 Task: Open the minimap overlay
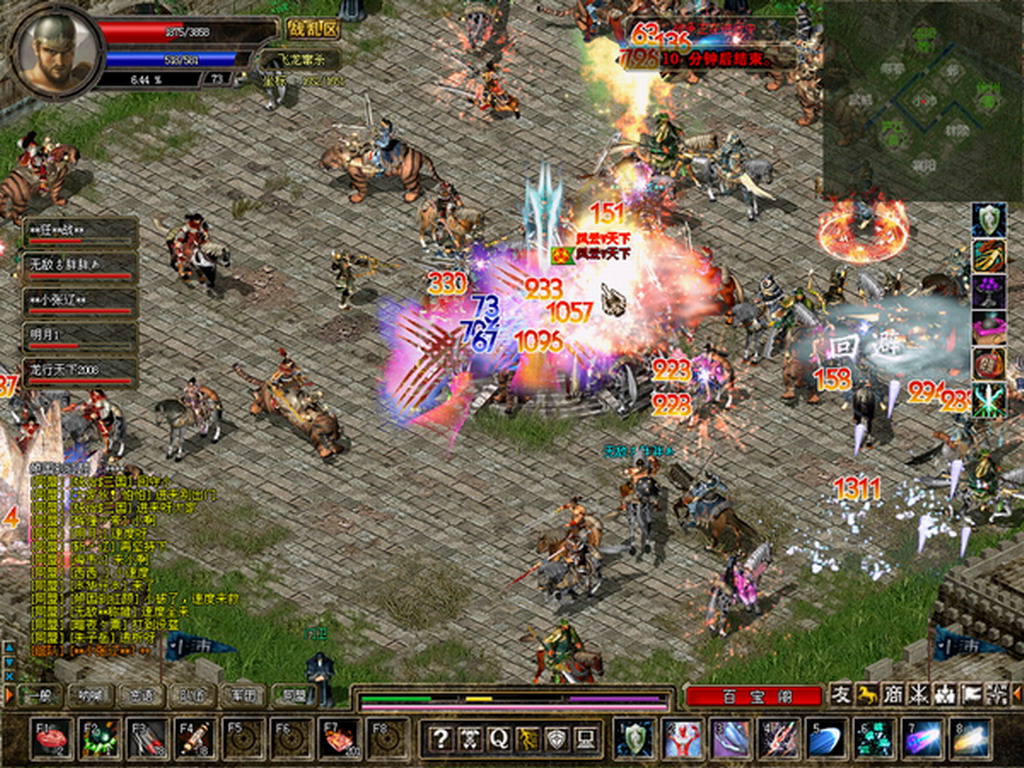point(922,98)
